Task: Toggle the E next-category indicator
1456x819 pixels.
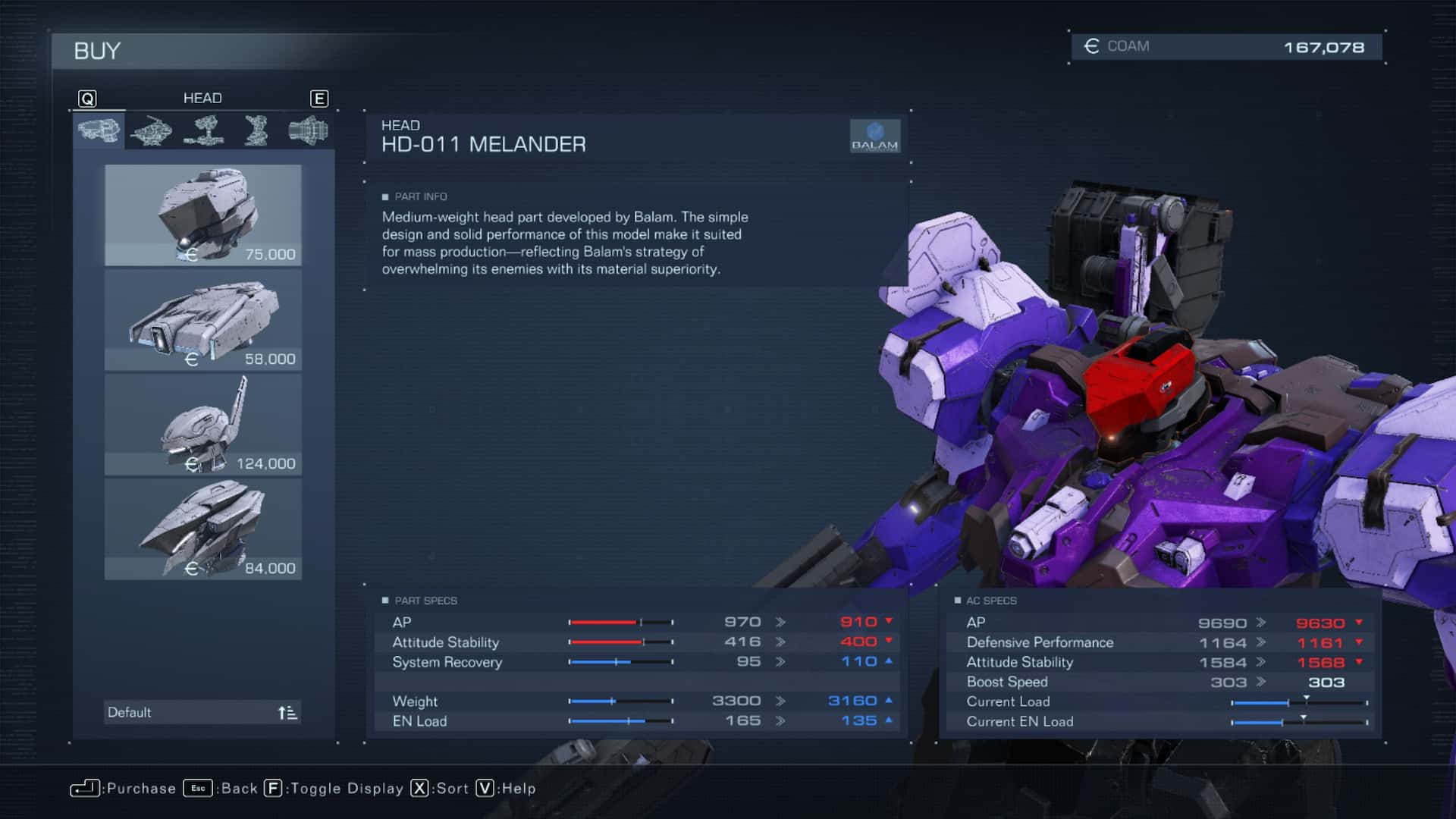Action: click(319, 98)
